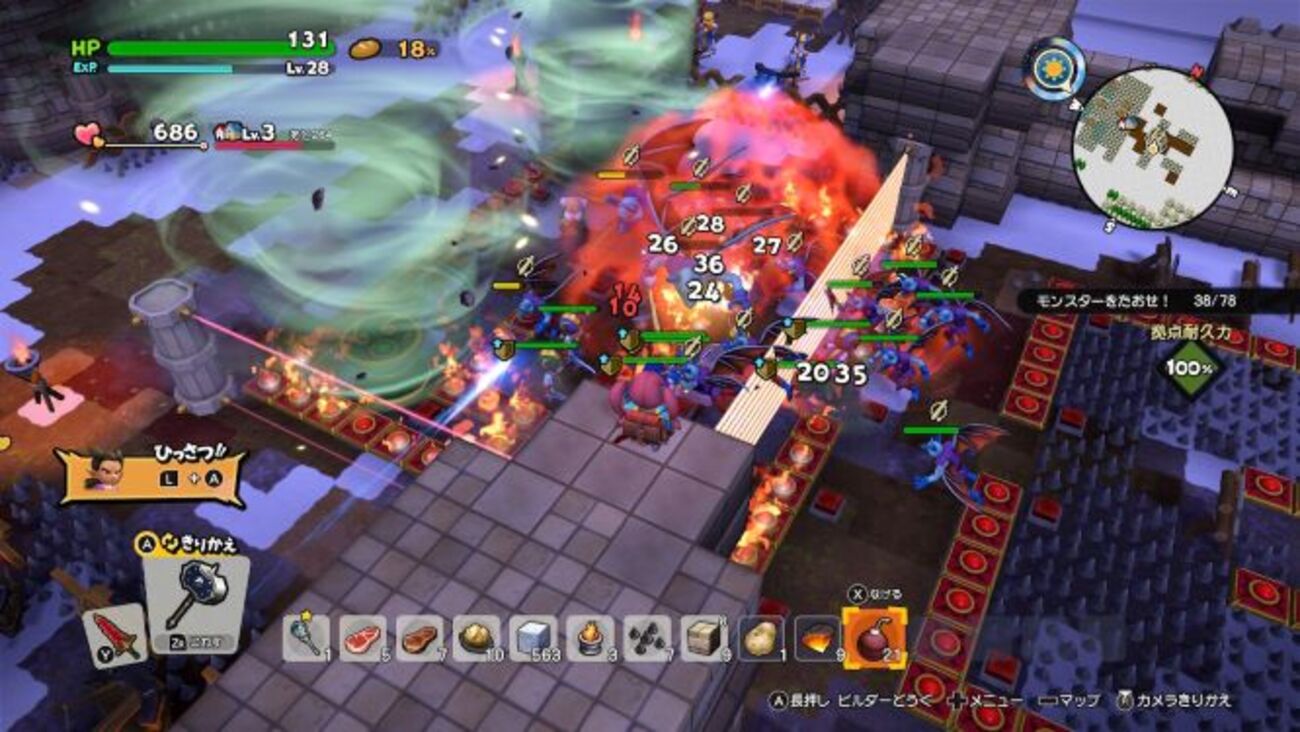Choose the potato hotbar slot
The width and height of the screenshot is (1300, 732).
761,637
